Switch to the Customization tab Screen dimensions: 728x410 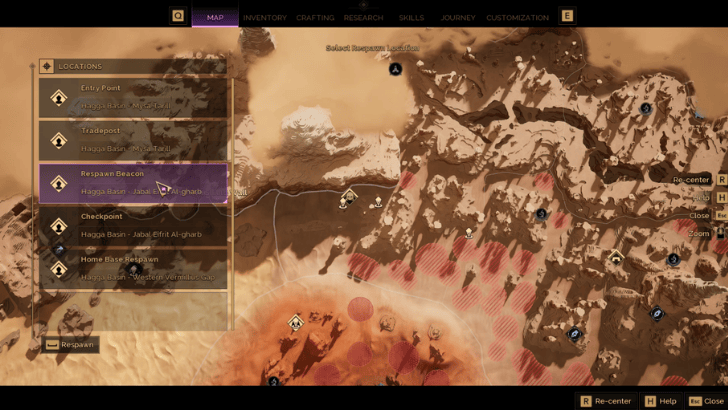coord(517,17)
